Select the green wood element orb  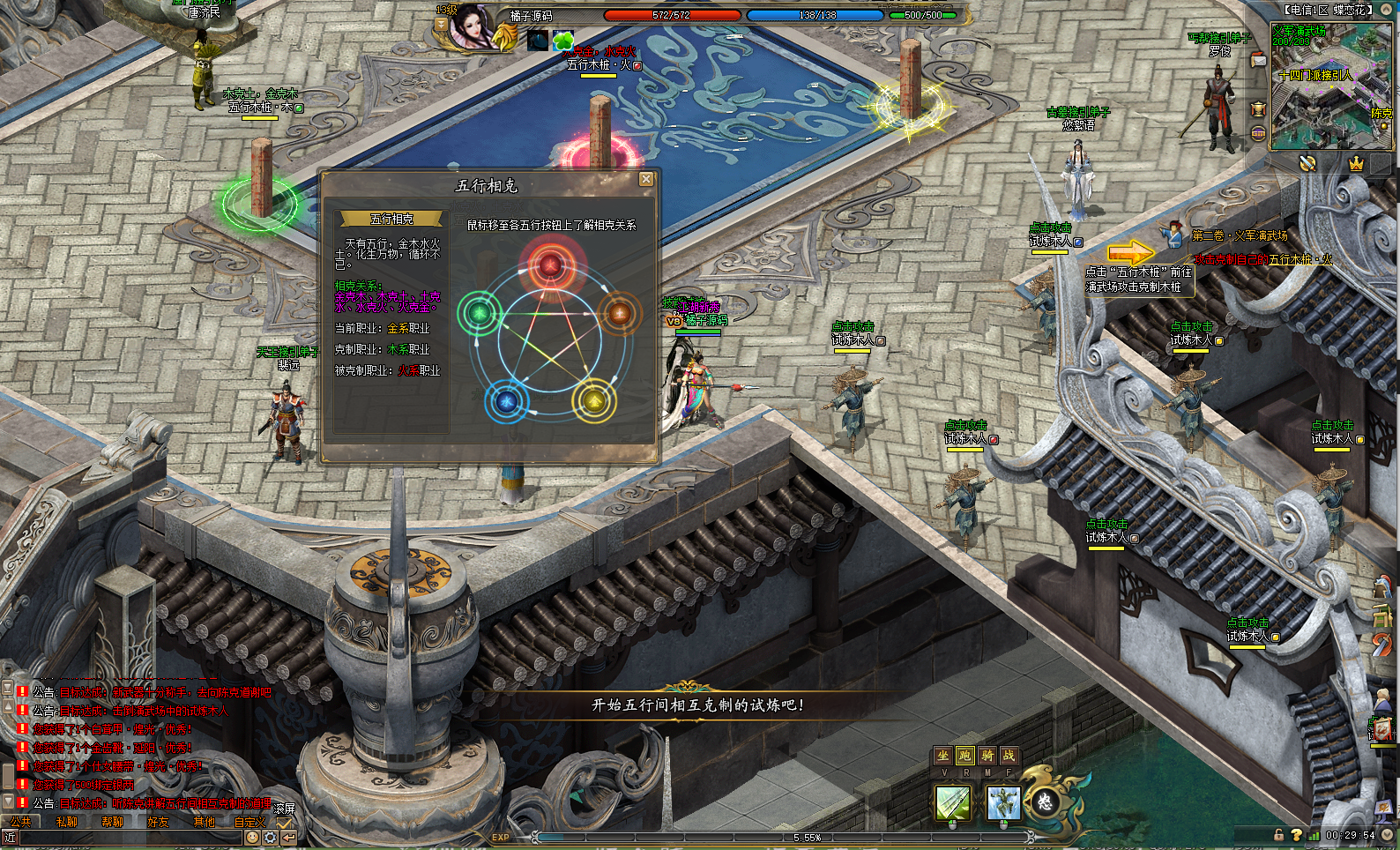[x=480, y=312]
